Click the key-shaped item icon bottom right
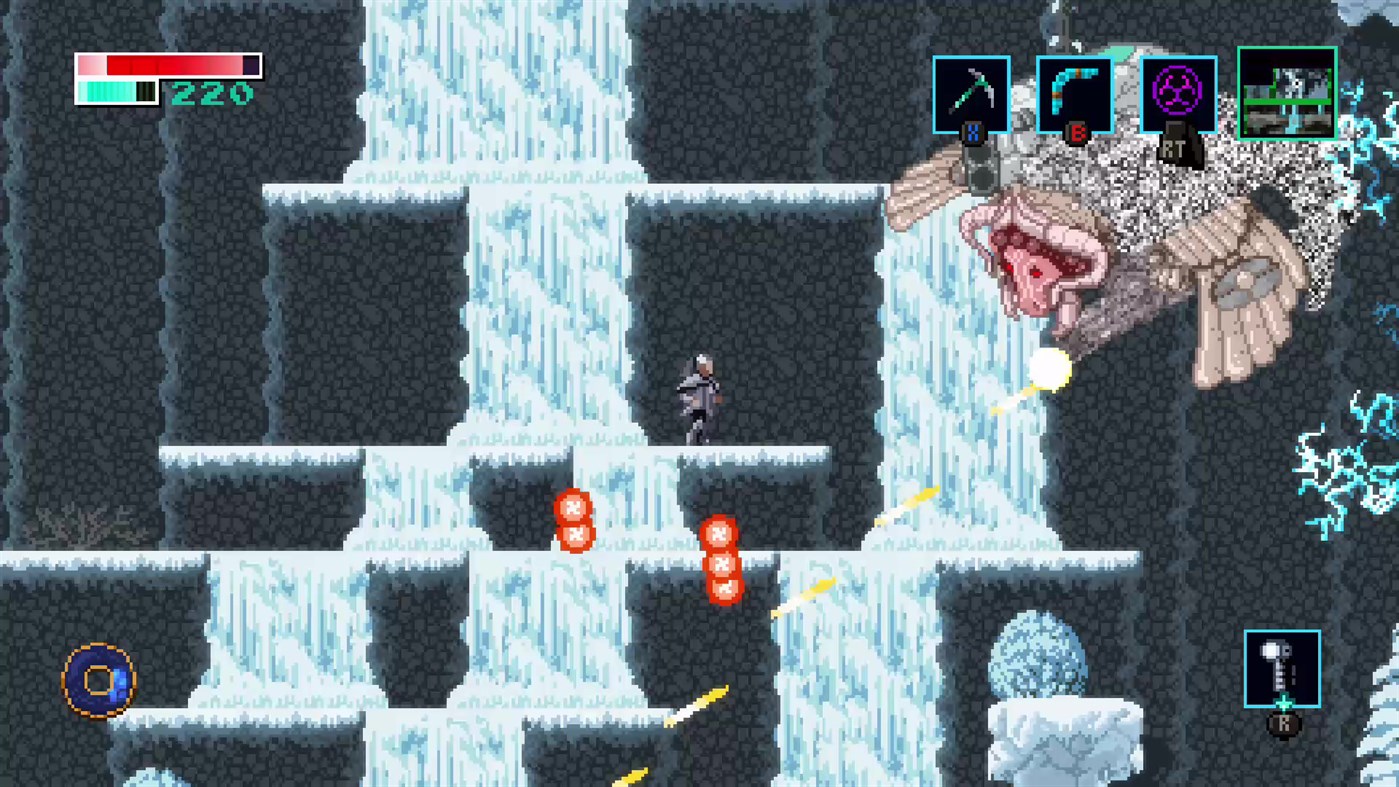Viewport: 1399px width, 787px height. point(1282,668)
